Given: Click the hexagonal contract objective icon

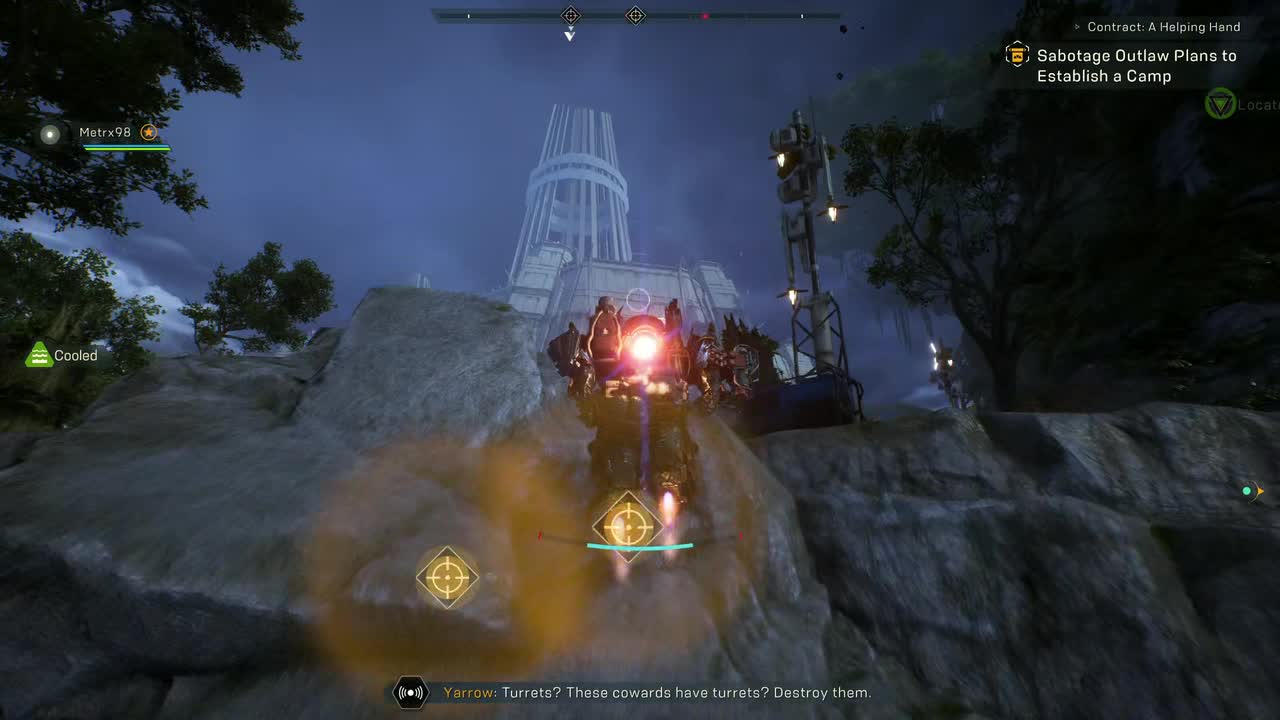Looking at the screenshot, I should (1016, 54).
